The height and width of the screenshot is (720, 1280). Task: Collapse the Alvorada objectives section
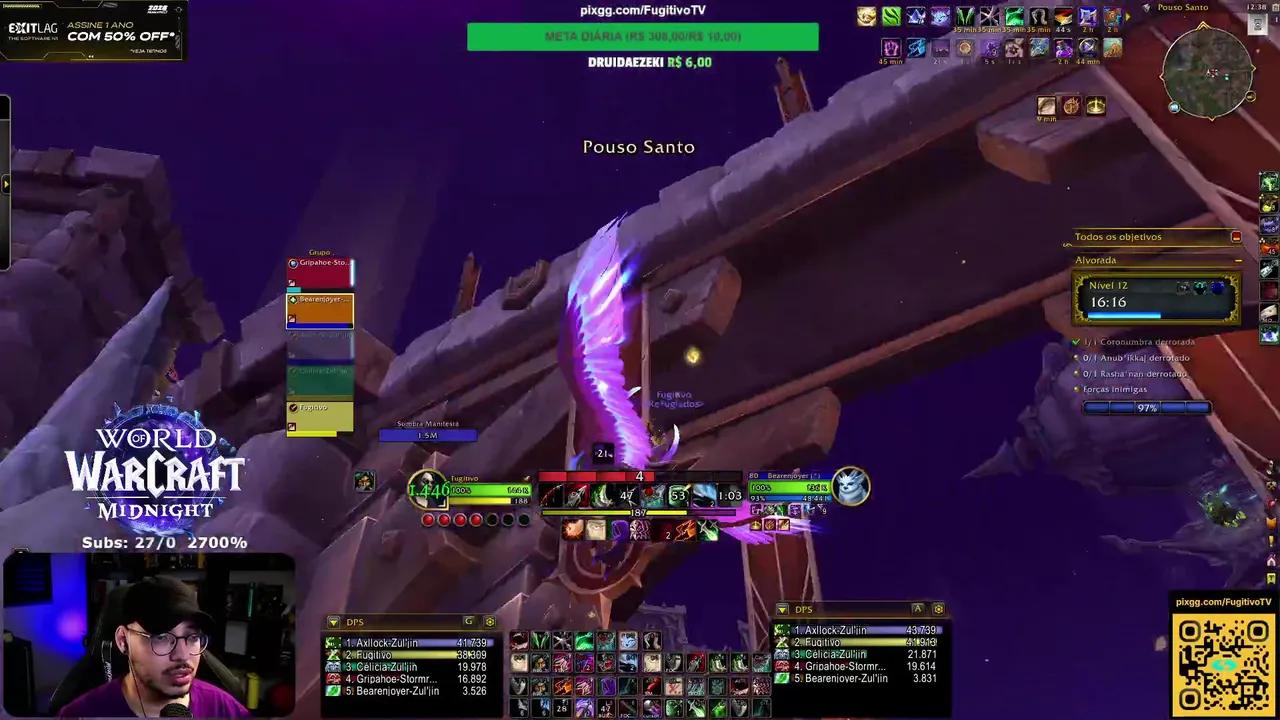1238,261
